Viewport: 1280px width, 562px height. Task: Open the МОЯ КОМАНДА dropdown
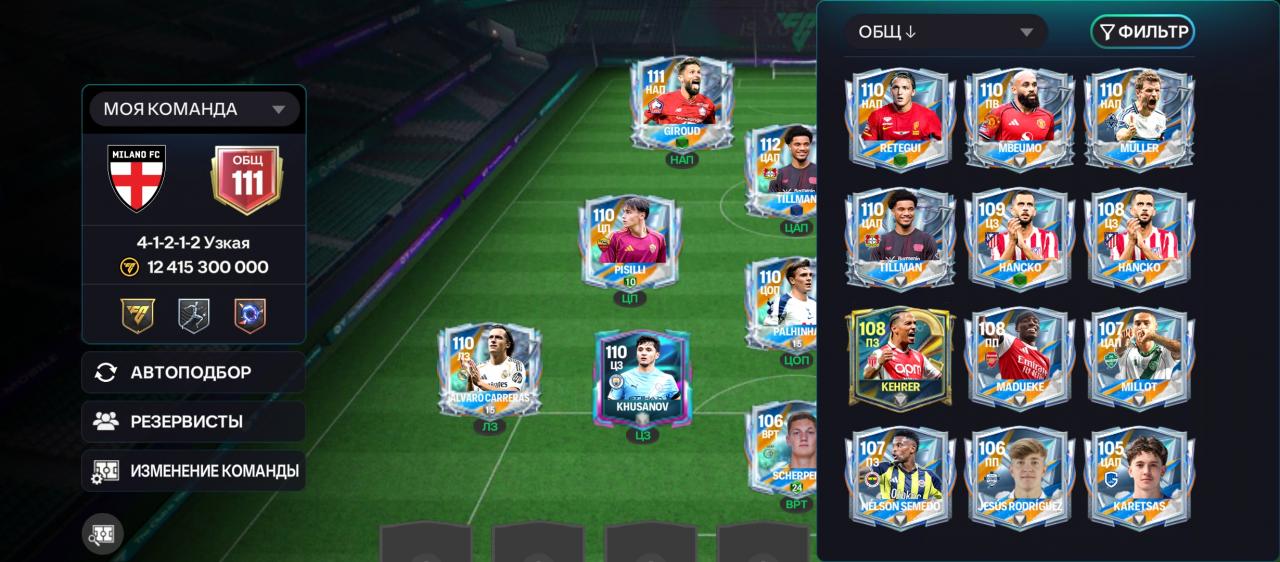click(x=194, y=109)
